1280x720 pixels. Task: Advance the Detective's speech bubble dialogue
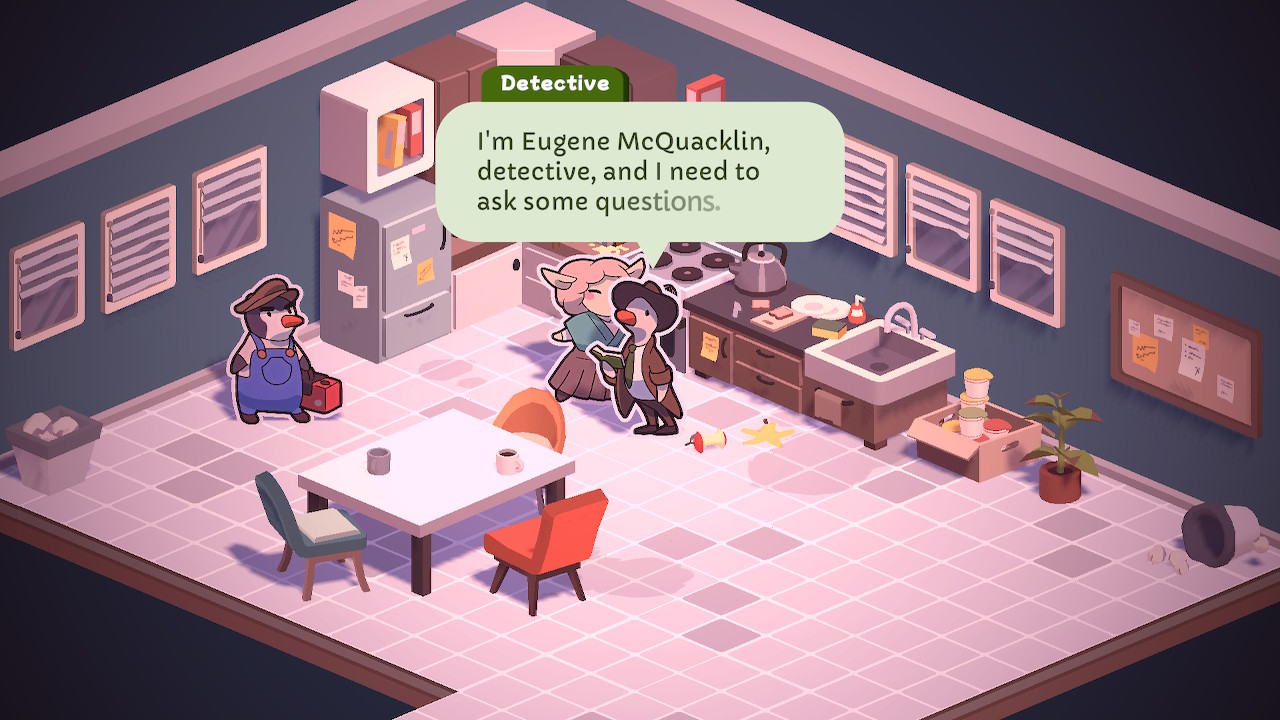pos(640,172)
